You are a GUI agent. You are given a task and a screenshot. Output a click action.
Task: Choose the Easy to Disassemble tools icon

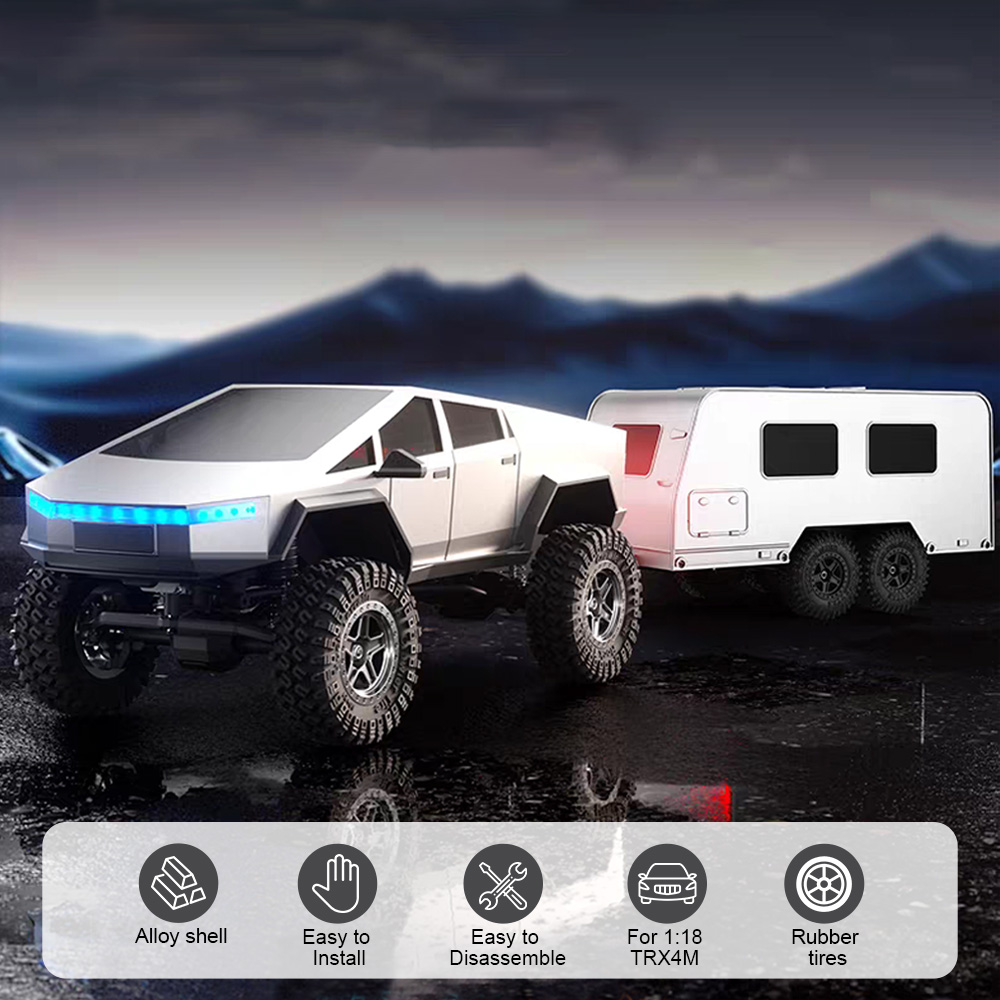click(503, 884)
